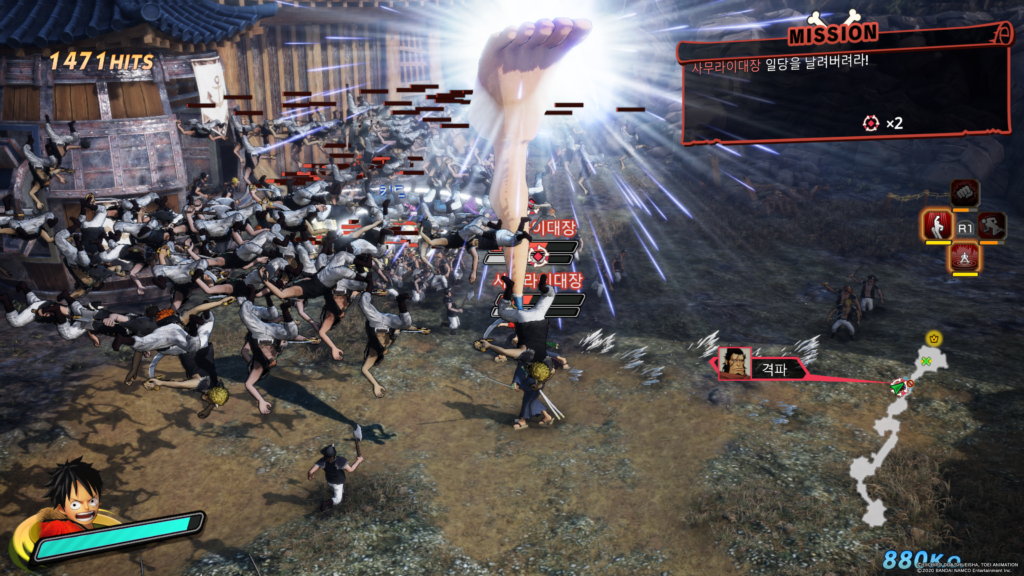This screenshot has width=1024, height=576.
Task: Activate the fist punch special skill
Action: tap(964, 192)
